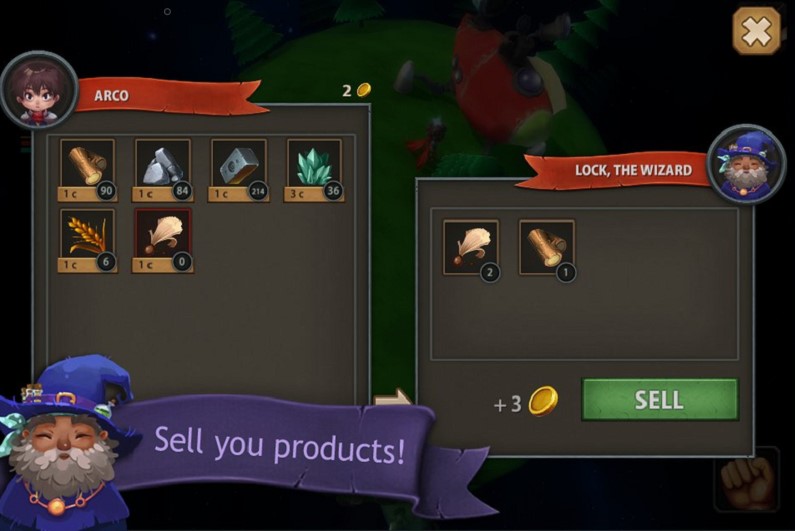This screenshot has width=795, height=531.
Task: Remove the wood log from the wizard's offer
Action: point(546,247)
